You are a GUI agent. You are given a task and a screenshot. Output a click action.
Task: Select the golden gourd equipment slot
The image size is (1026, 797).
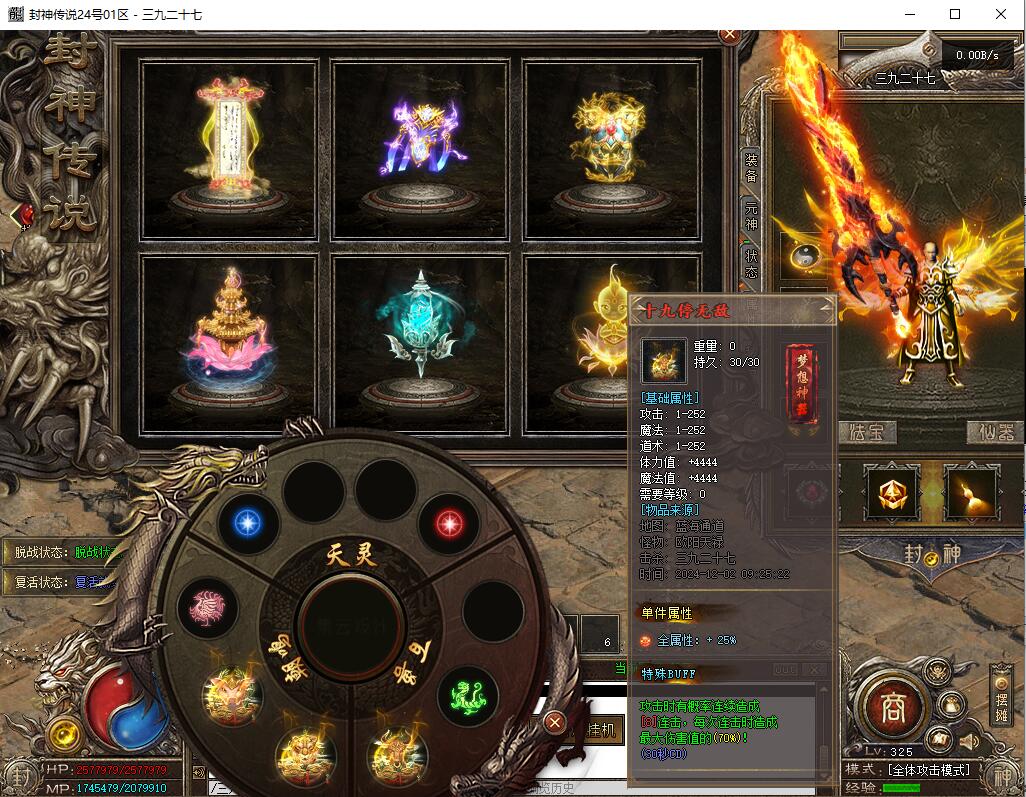pyautogui.click(x=971, y=491)
